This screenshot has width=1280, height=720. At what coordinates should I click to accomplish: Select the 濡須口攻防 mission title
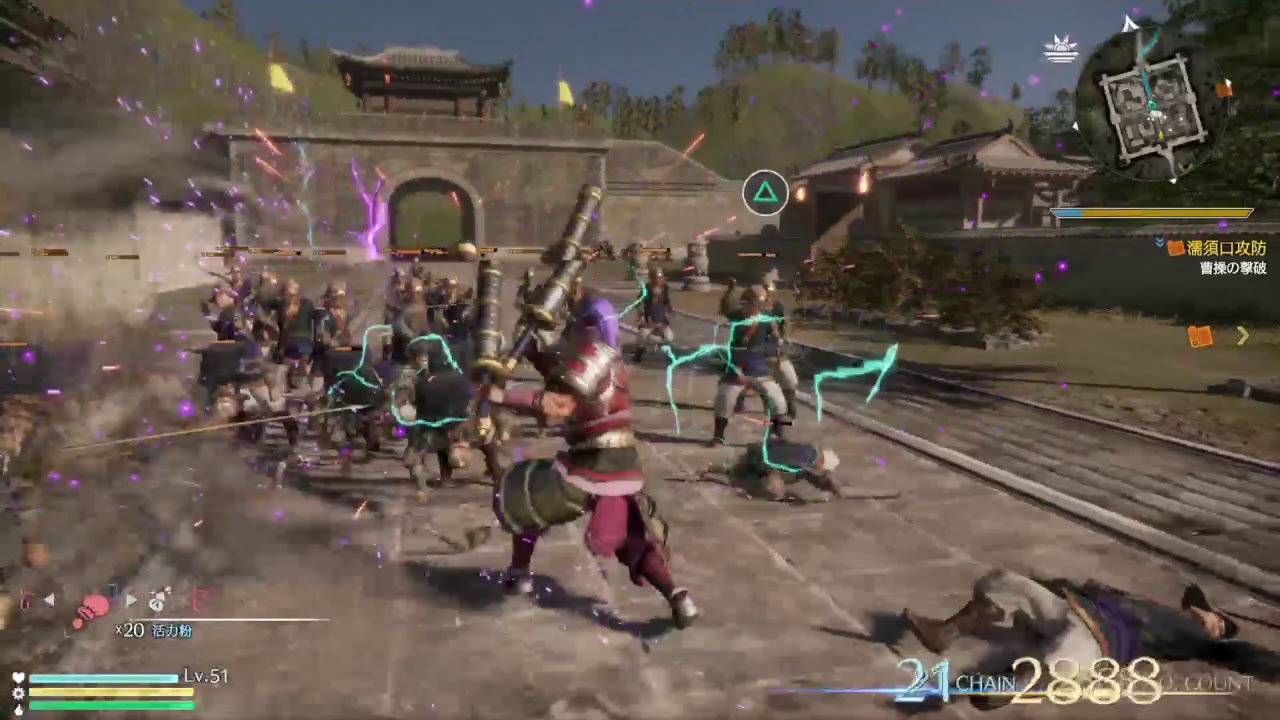[1228, 246]
